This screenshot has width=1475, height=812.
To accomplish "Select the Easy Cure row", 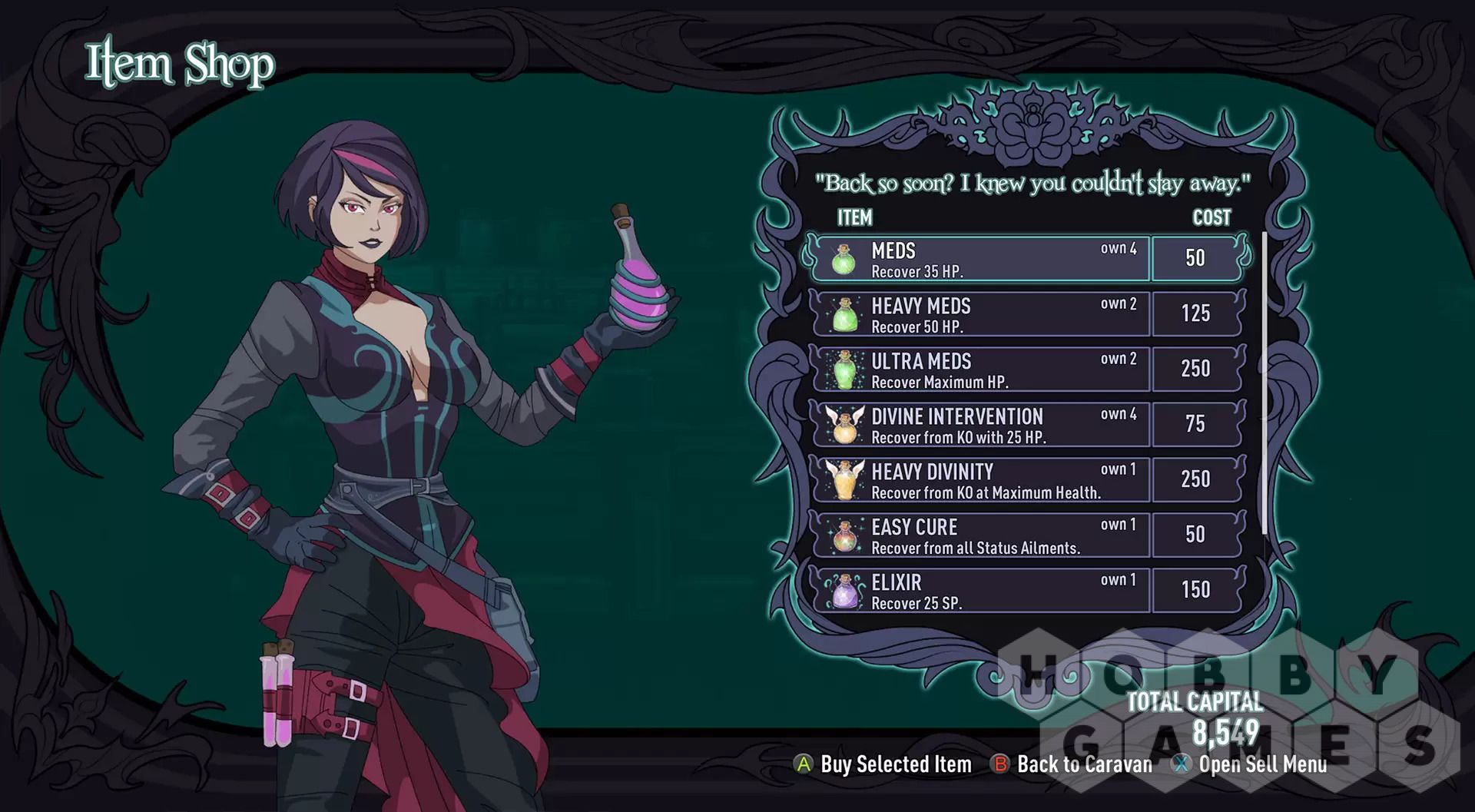I will pyautogui.click(x=979, y=535).
